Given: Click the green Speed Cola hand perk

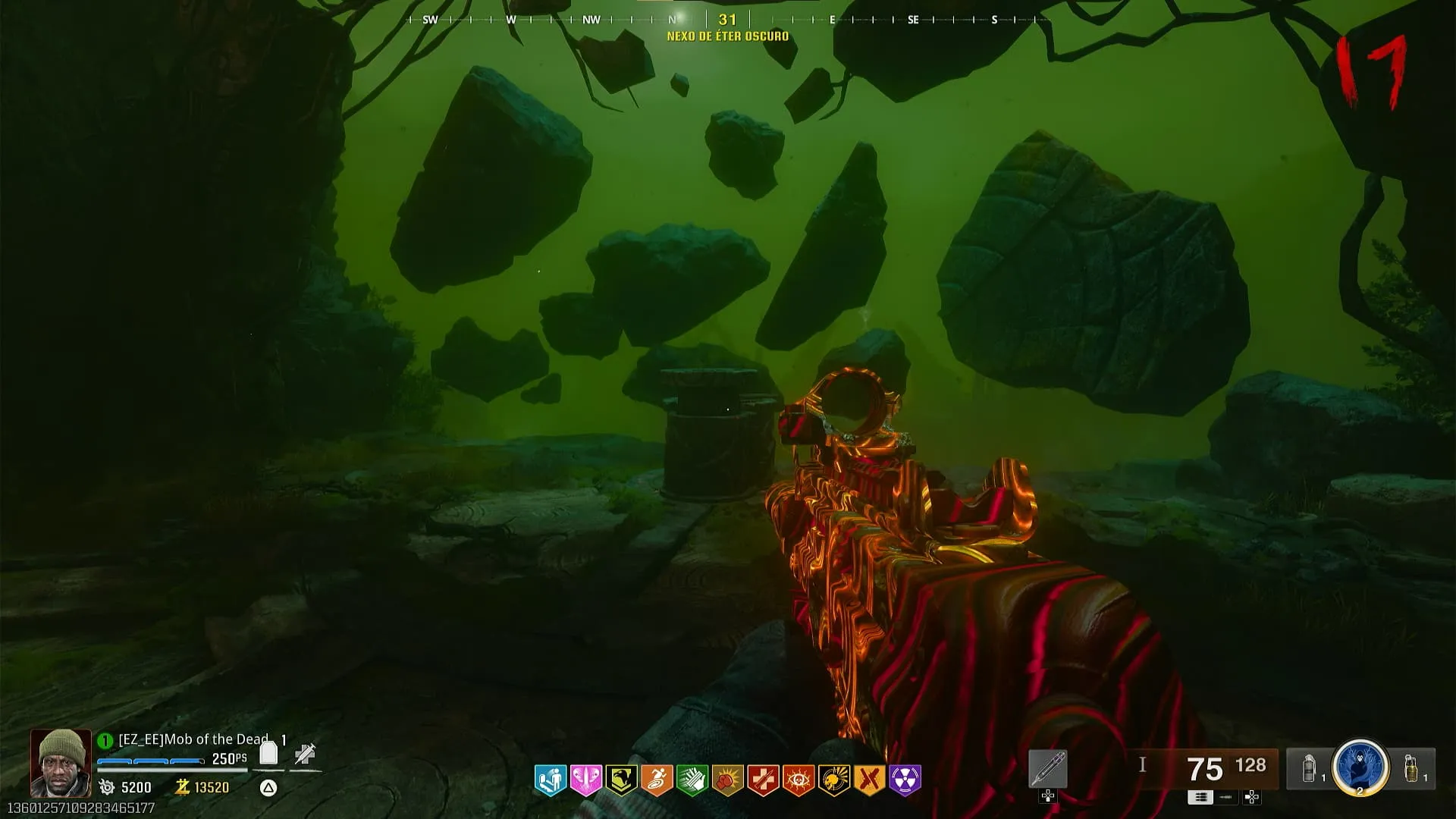Looking at the screenshot, I should click(692, 780).
